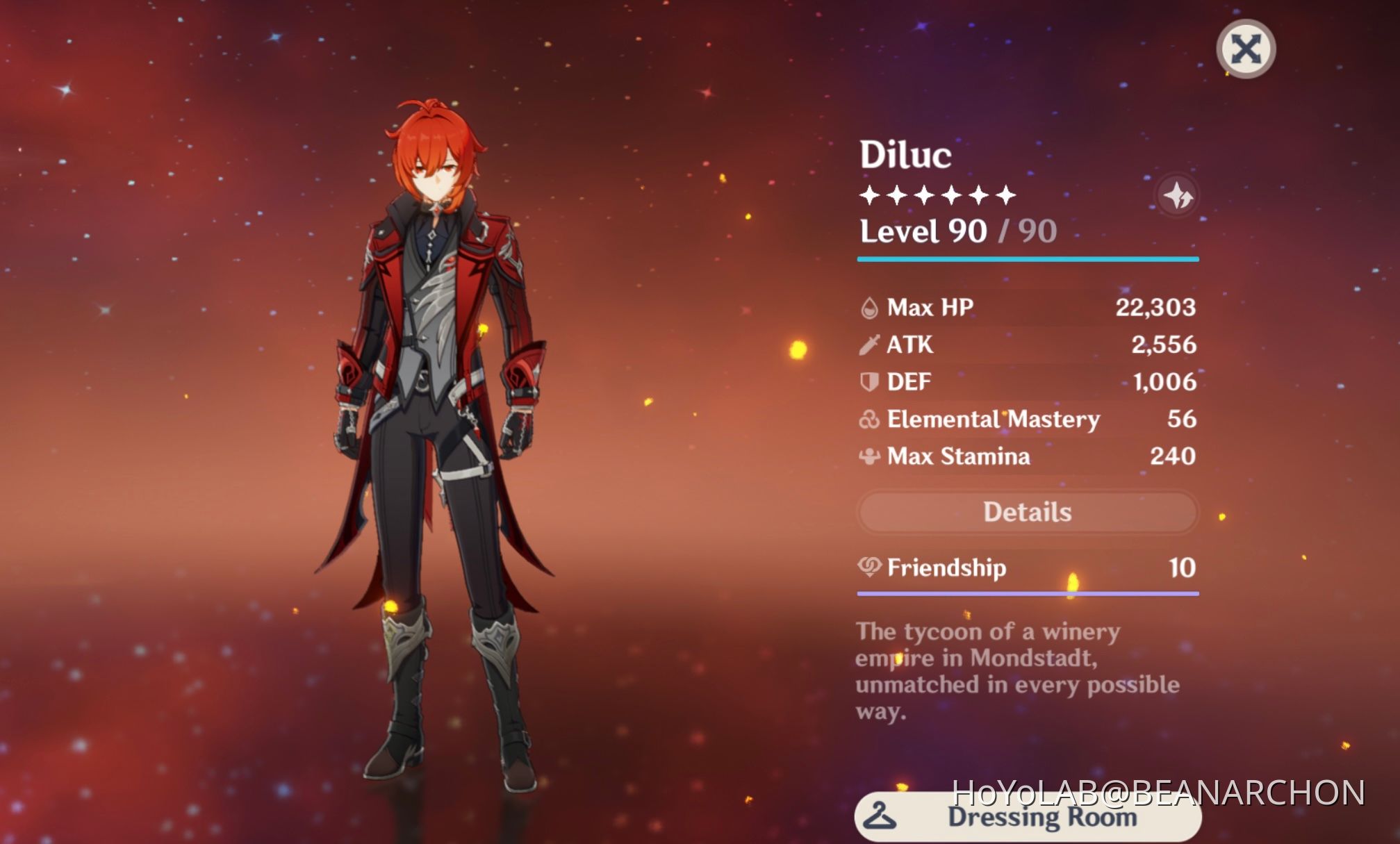Open the constellation icon beside Diluc's stars
This screenshot has width=1400, height=844.
pyautogui.click(x=1179, y=195)
